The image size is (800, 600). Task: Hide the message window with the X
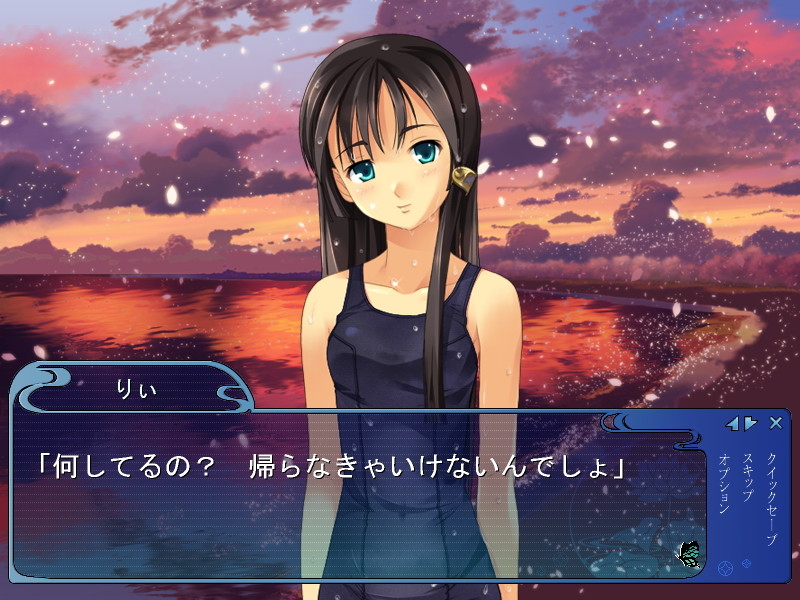point(776,423)
